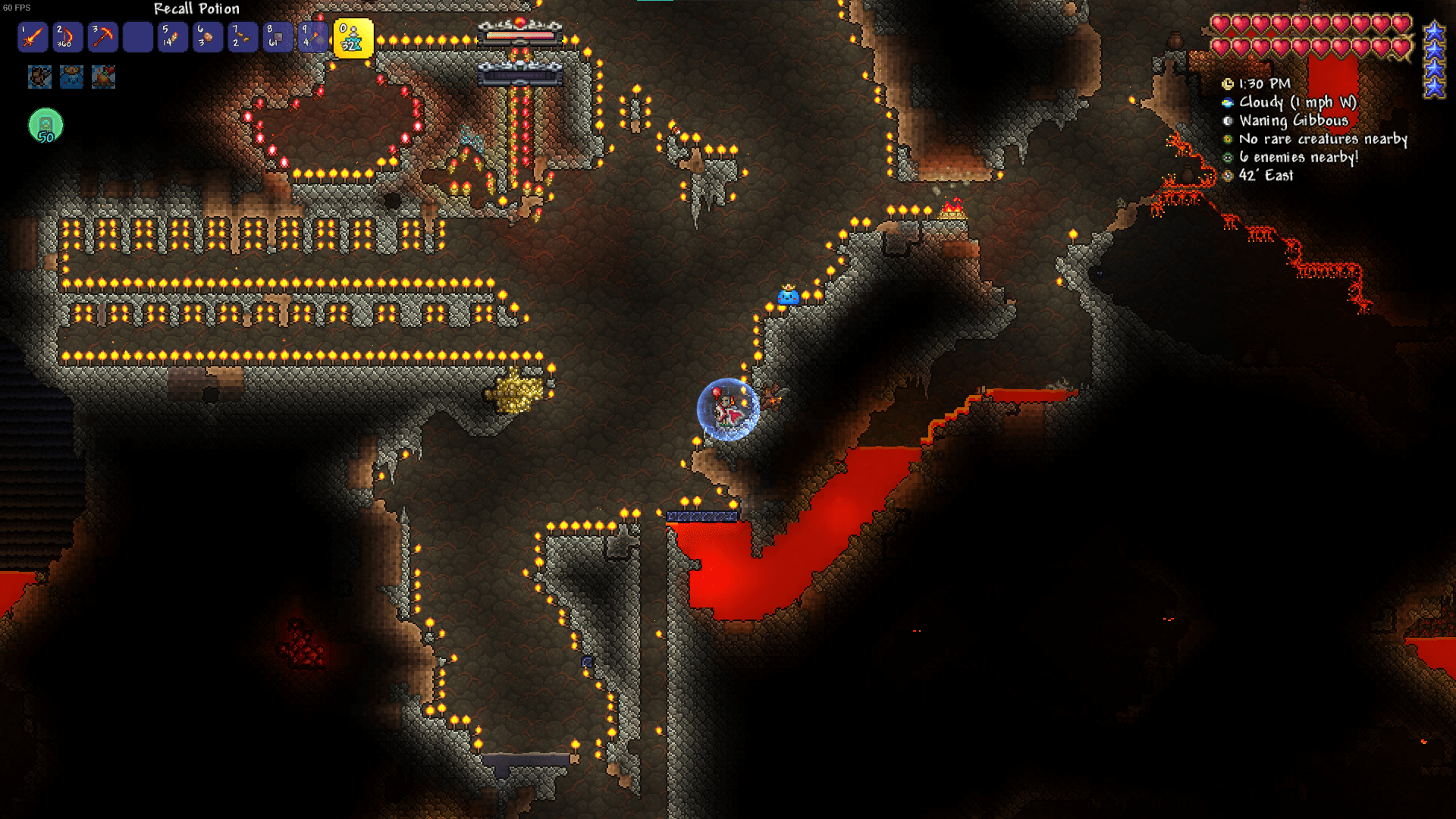The width and height of the screenshot is (1456, 819).
Task: Pick the bars in hotbar slot 7
Action: (x=242, y=37)
